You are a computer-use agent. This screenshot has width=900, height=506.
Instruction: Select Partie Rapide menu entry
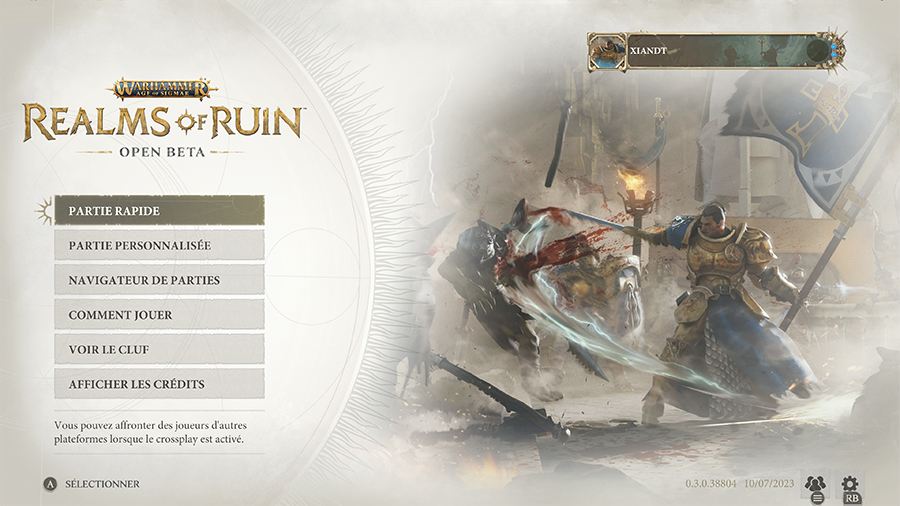(x=159, y=210)
